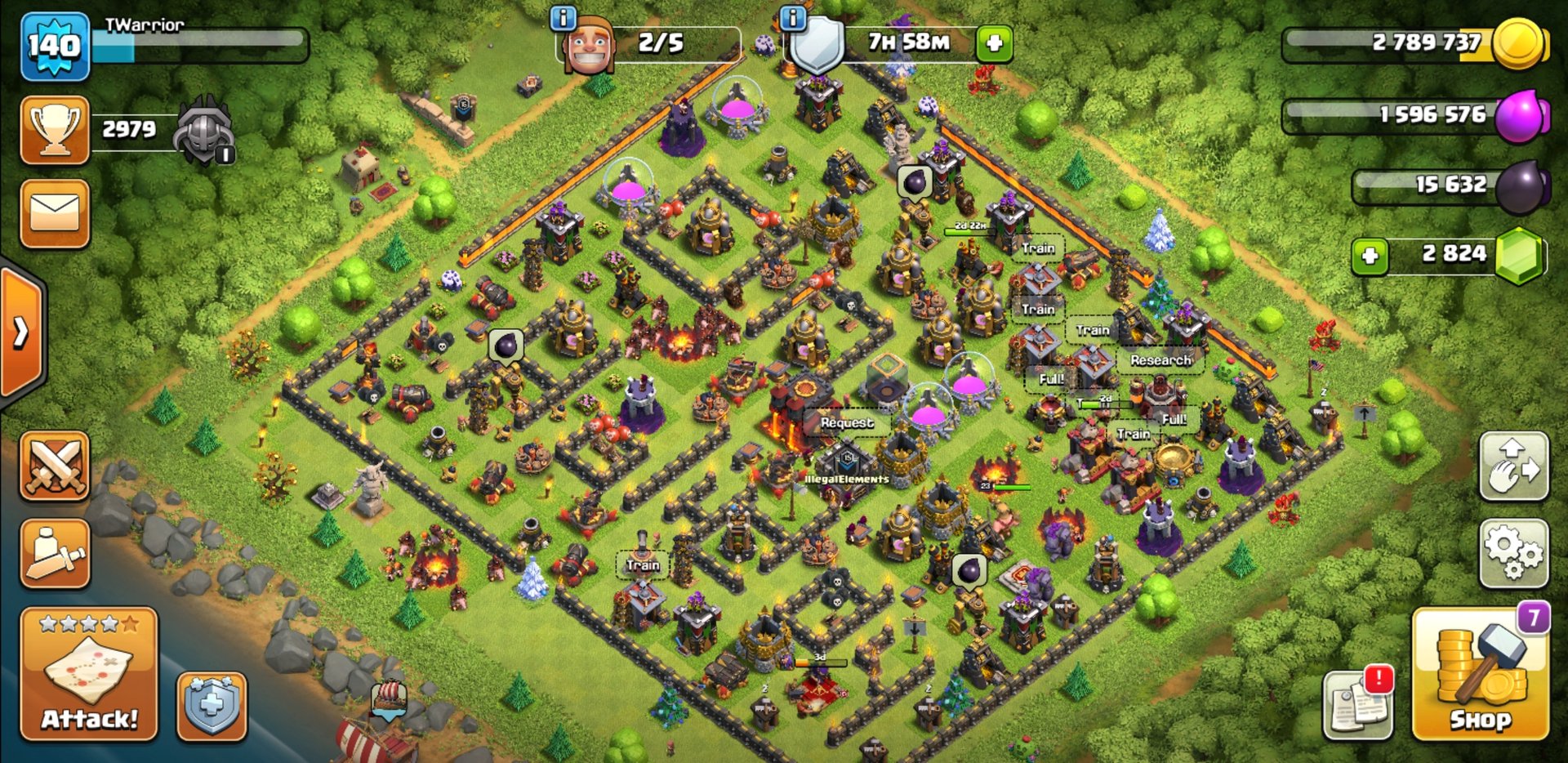
Task: Expand the side arrow panel
Action: pos(21,332)
